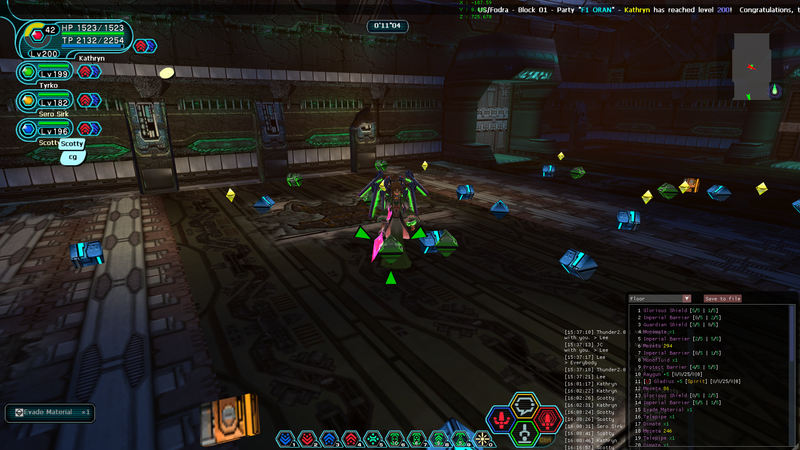Viewport: 800px width, 450px height.
Task: Activate the left red action palette slot
Action: click(502, 420)
